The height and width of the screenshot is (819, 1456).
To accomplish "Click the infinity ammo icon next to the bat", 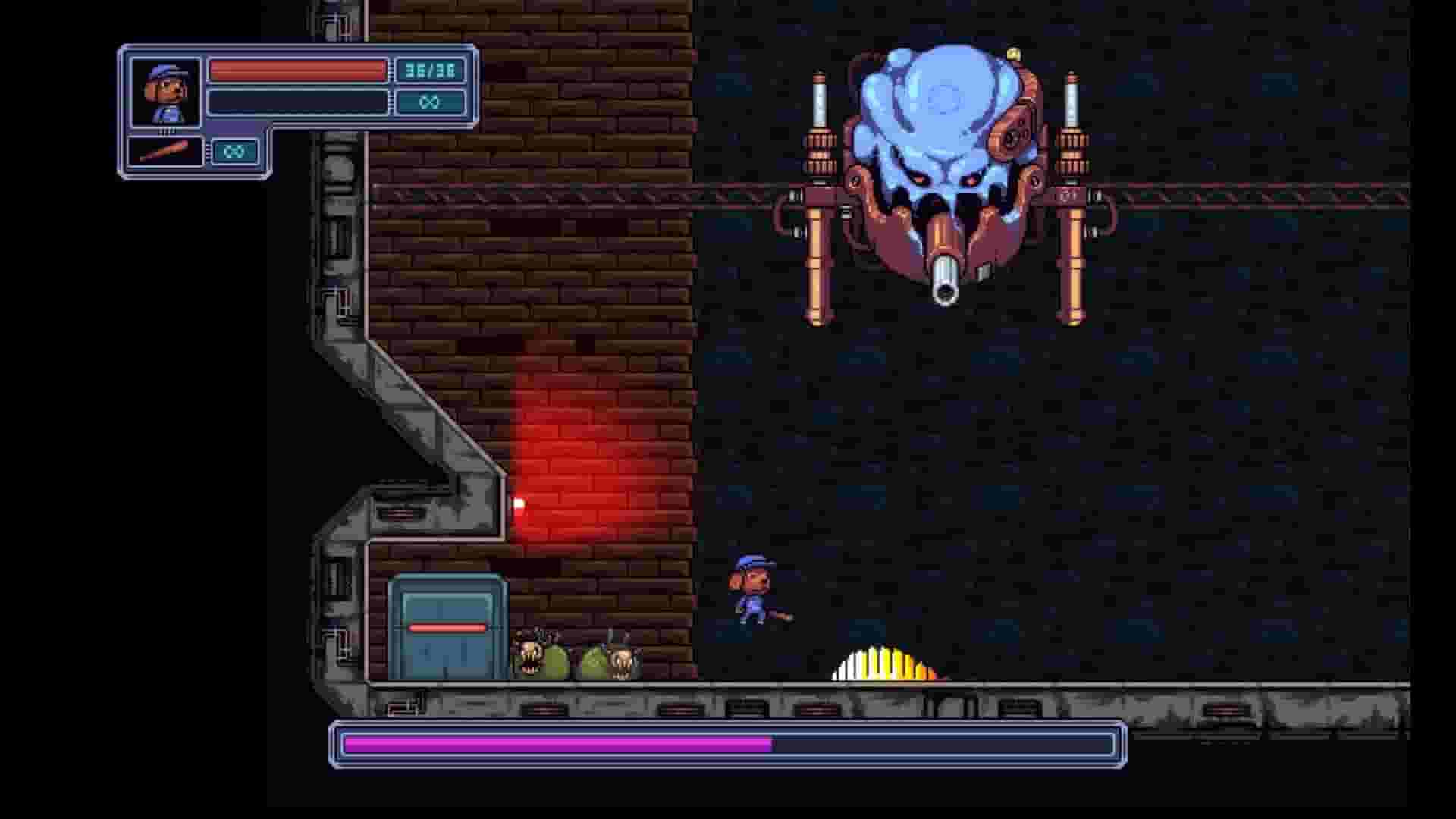I will point(235,150).
